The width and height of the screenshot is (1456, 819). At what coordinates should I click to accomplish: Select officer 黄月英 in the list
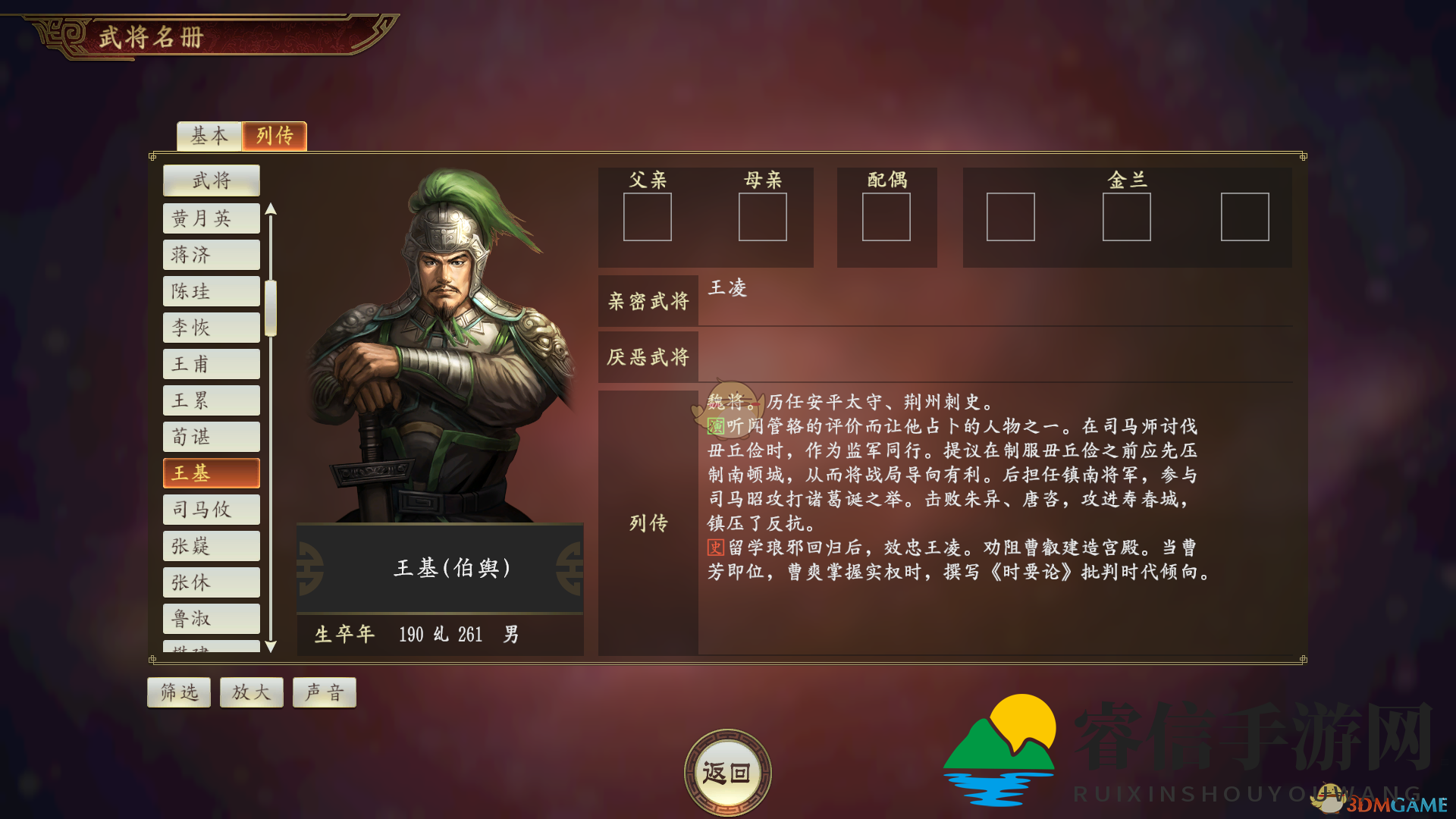click(x=211, y=218)
